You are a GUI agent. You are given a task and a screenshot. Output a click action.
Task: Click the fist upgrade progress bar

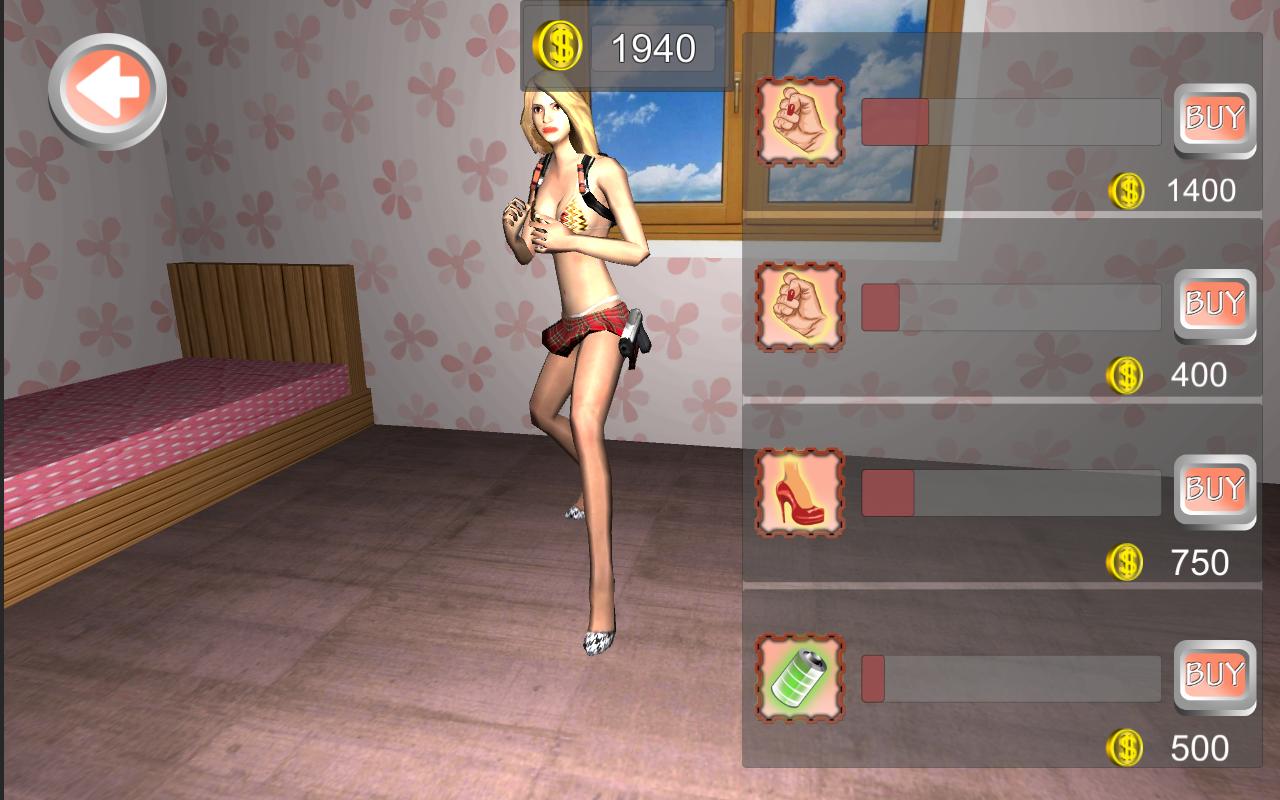1010,120
